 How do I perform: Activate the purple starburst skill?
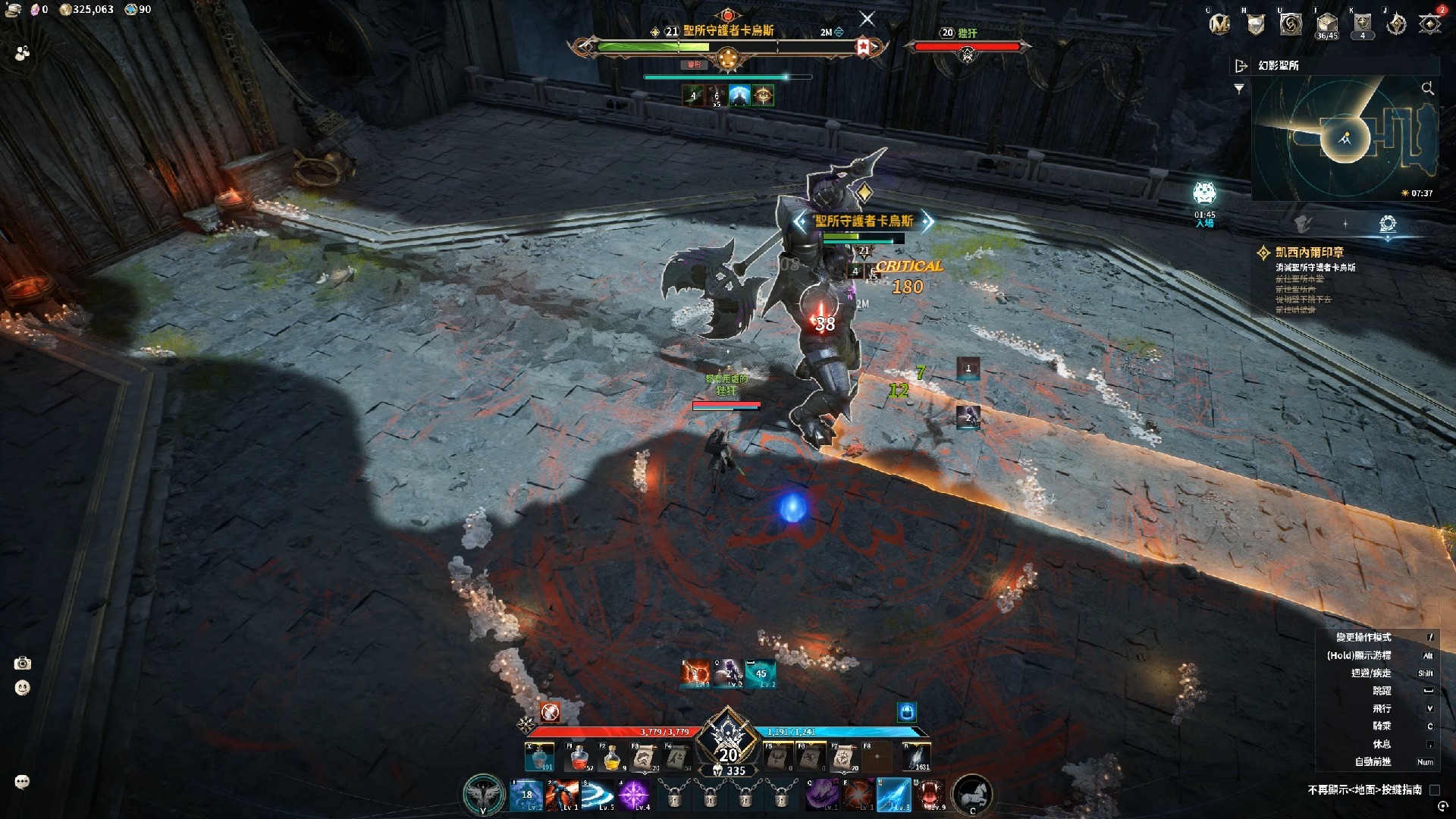point(633,795)
